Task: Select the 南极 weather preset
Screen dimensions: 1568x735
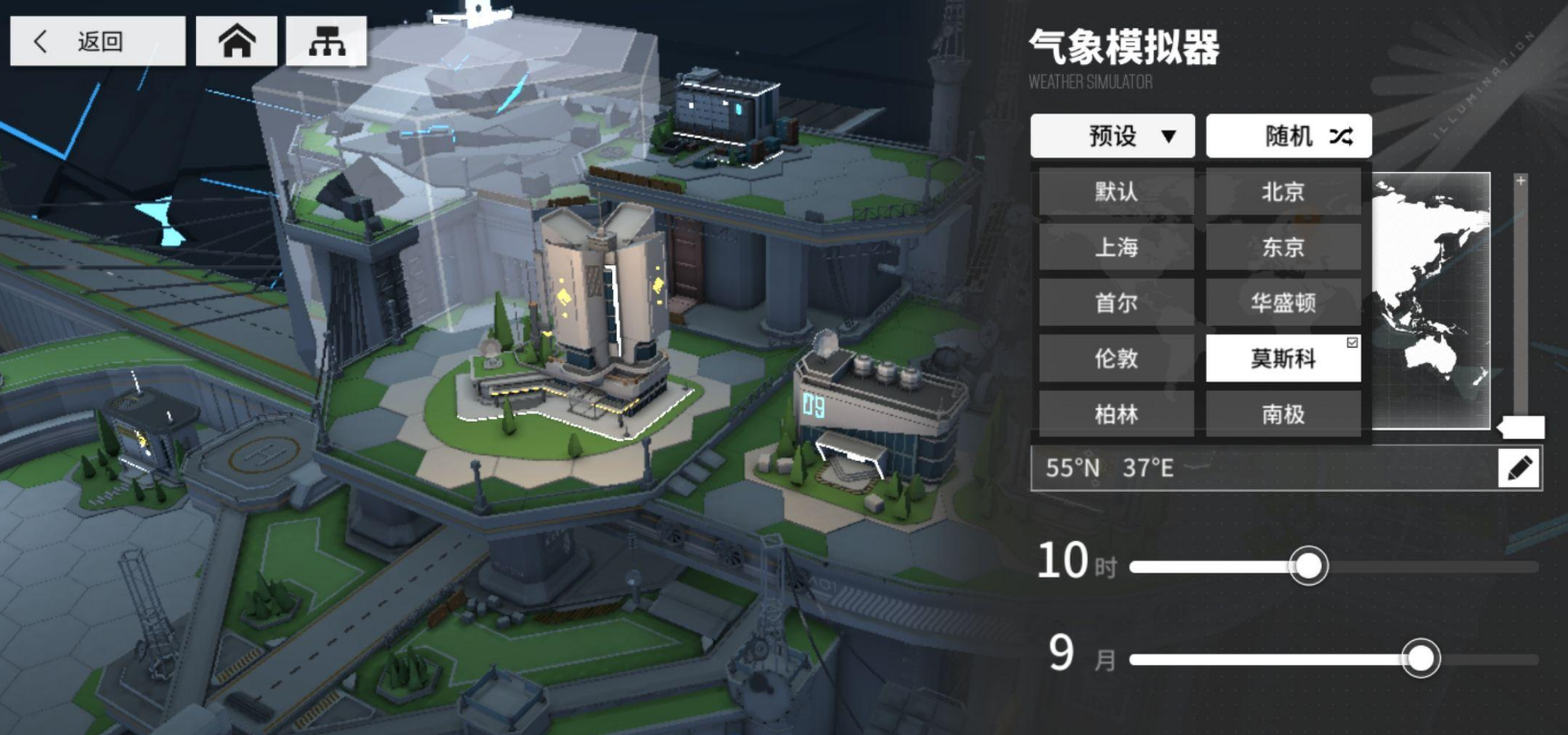Action: pos(1285,414)
